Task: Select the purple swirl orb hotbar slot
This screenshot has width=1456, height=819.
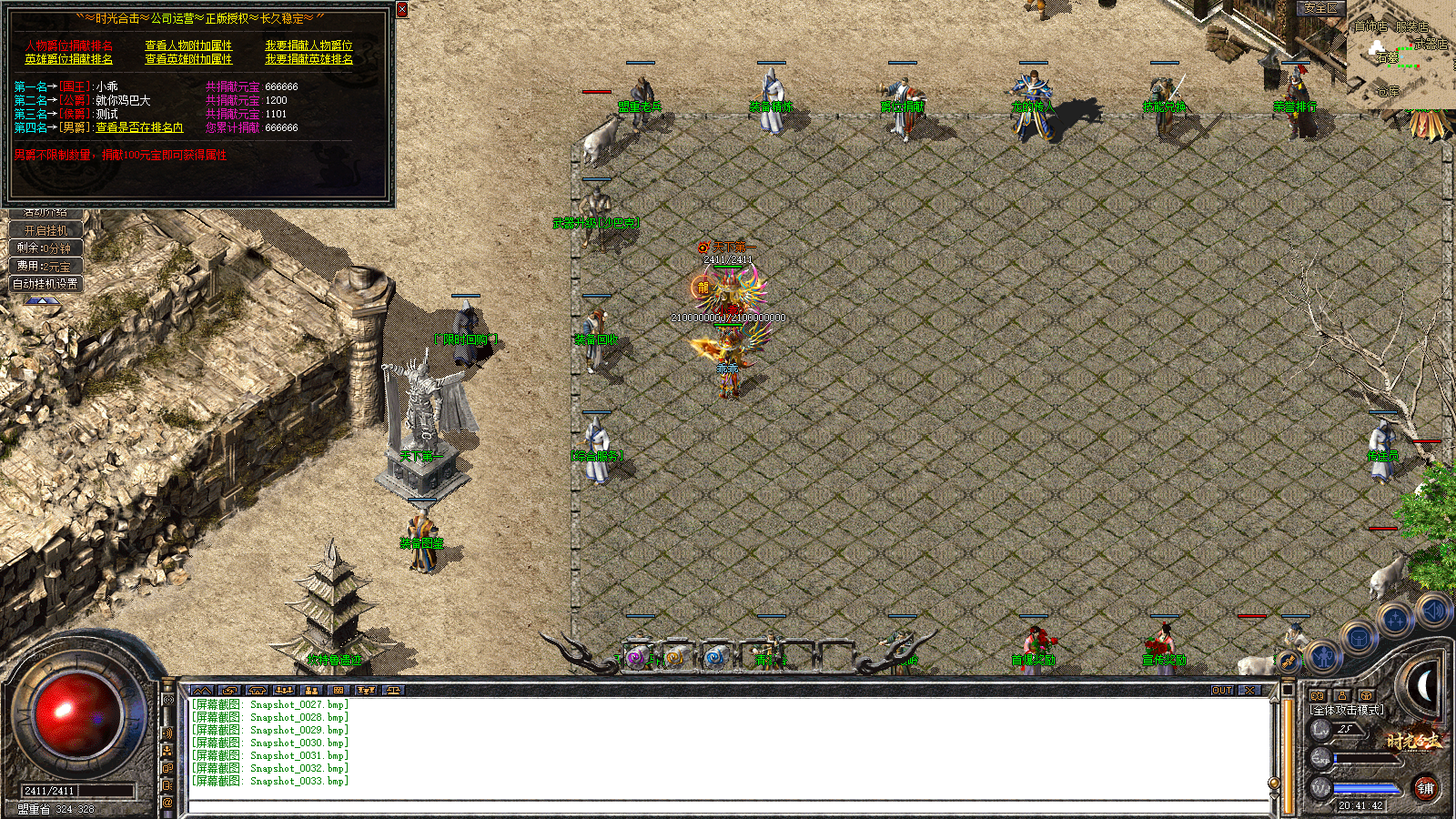Action: (x=636, y=657)
